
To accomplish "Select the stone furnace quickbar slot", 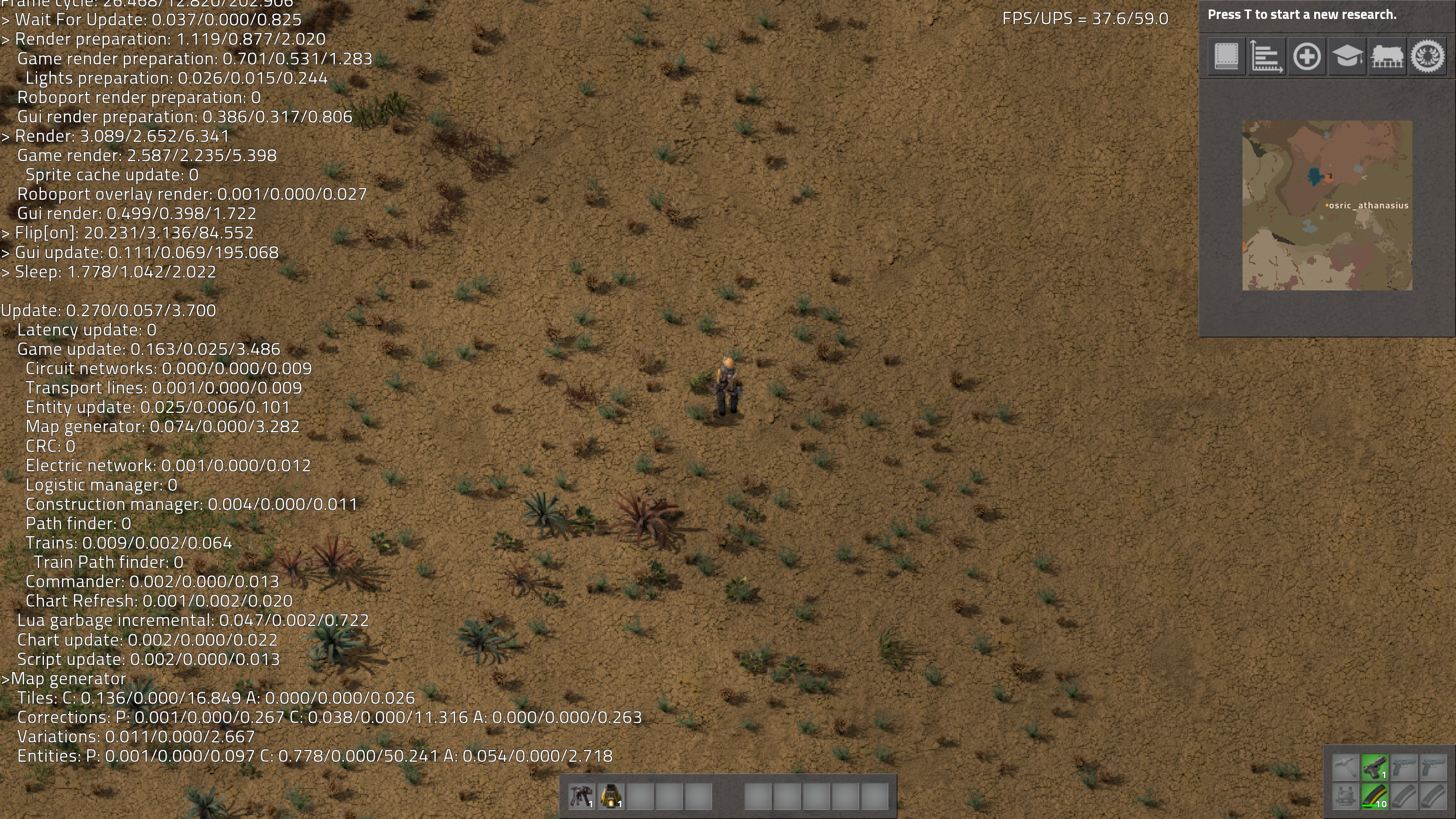I will point(610,796).
